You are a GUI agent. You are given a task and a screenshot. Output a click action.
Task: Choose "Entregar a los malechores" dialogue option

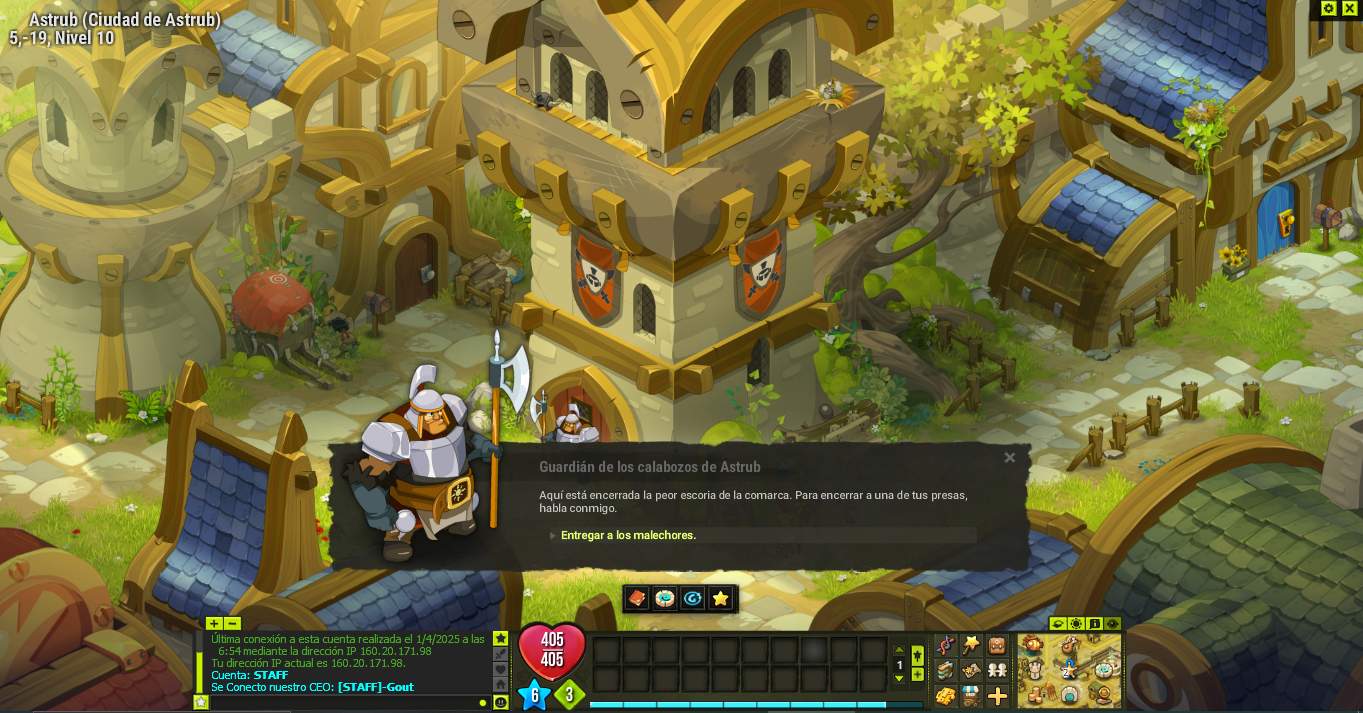coord(628,535)
